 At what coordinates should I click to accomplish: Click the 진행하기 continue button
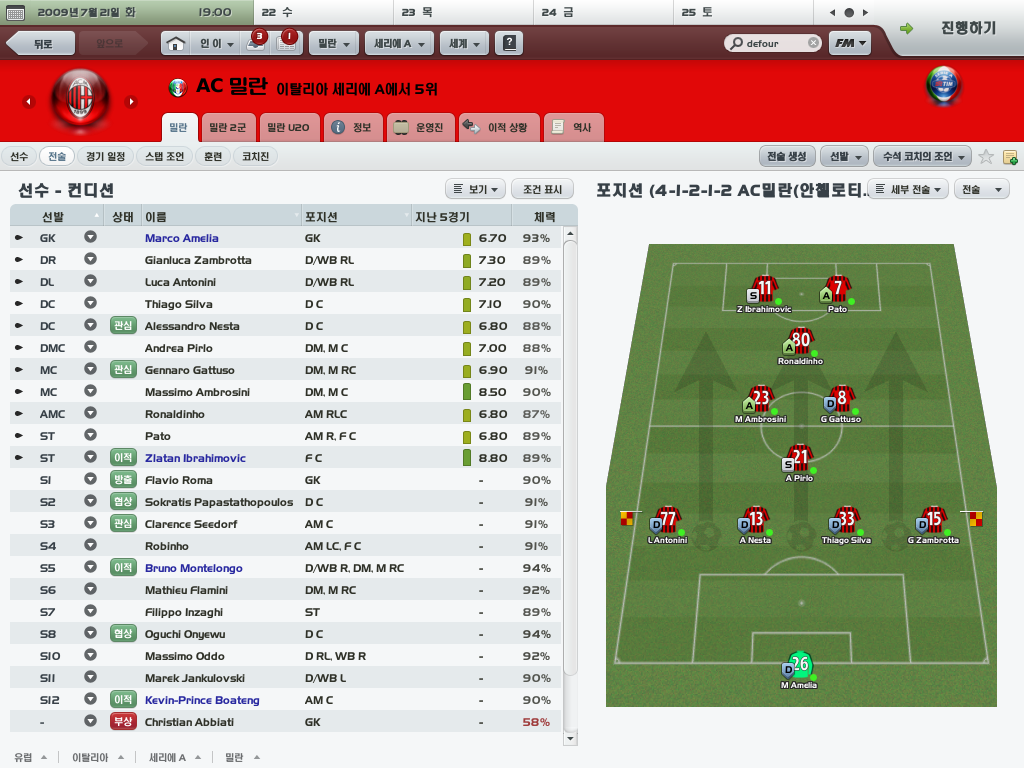click(x=957, y=28)
